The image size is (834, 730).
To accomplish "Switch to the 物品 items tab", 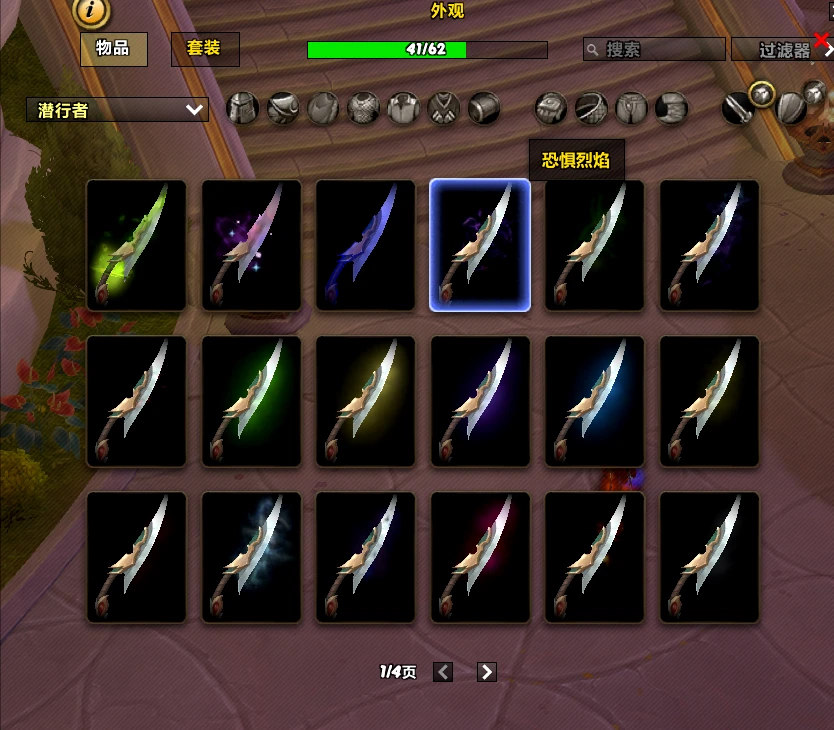I will point(113,48).
